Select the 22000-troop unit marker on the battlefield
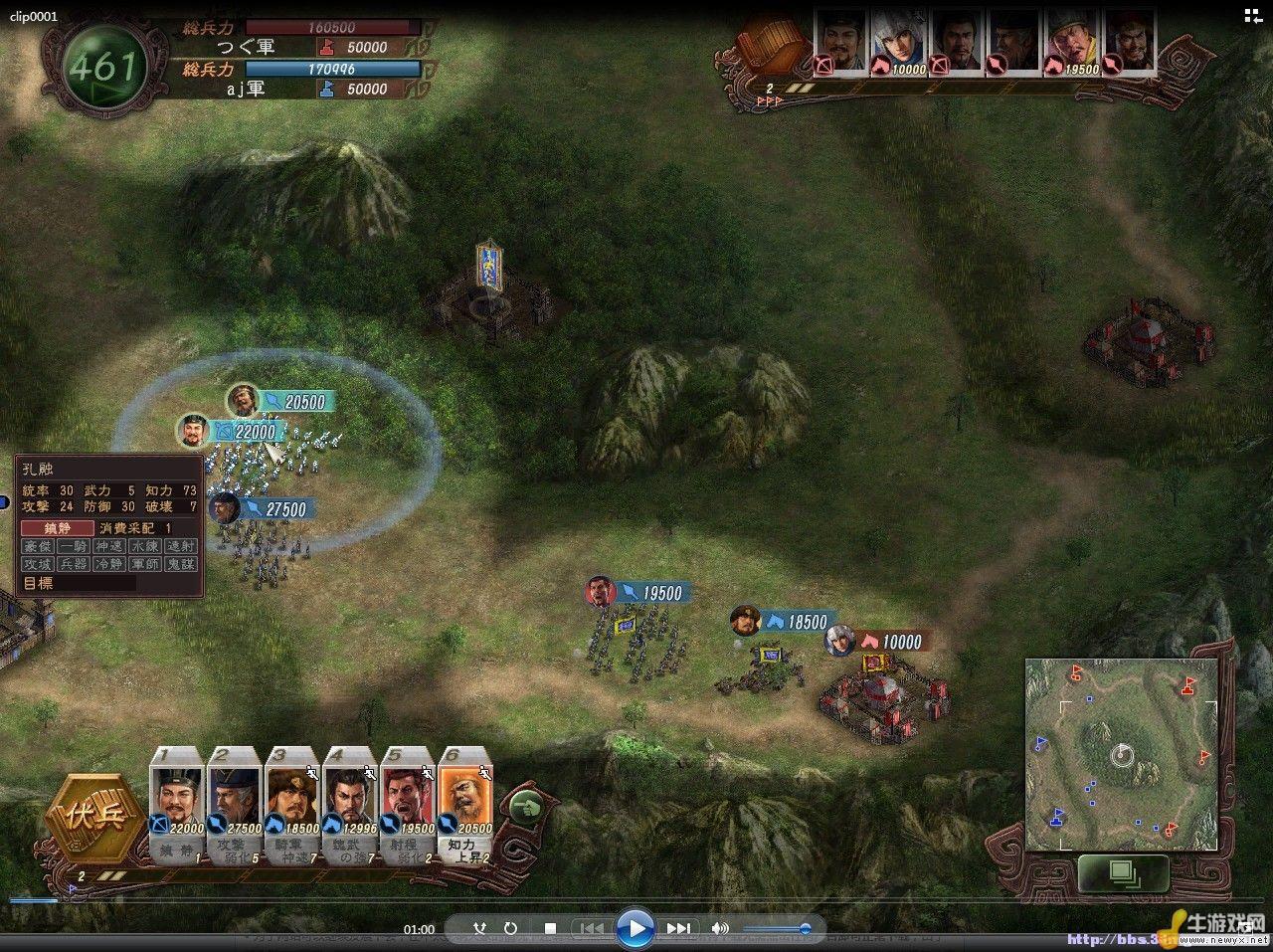Screen dimensions: 1273x952 pos(192,432)
